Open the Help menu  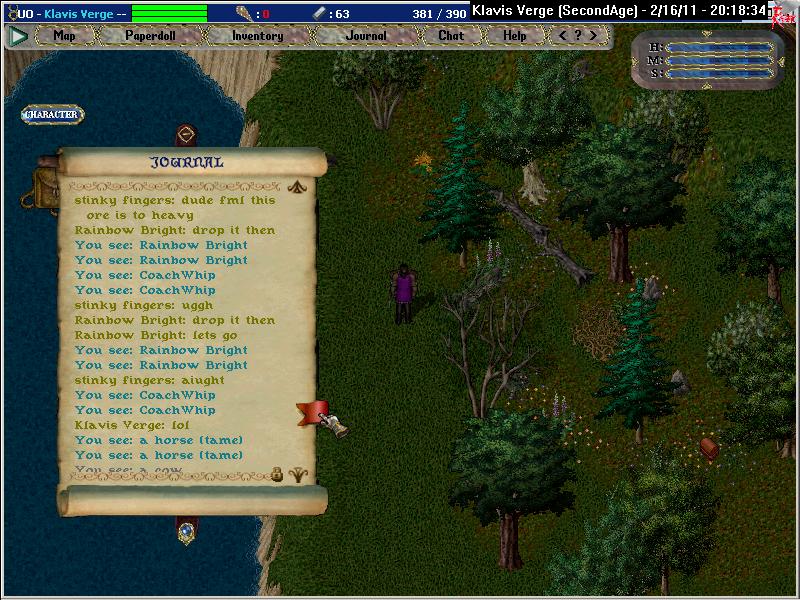514,35
